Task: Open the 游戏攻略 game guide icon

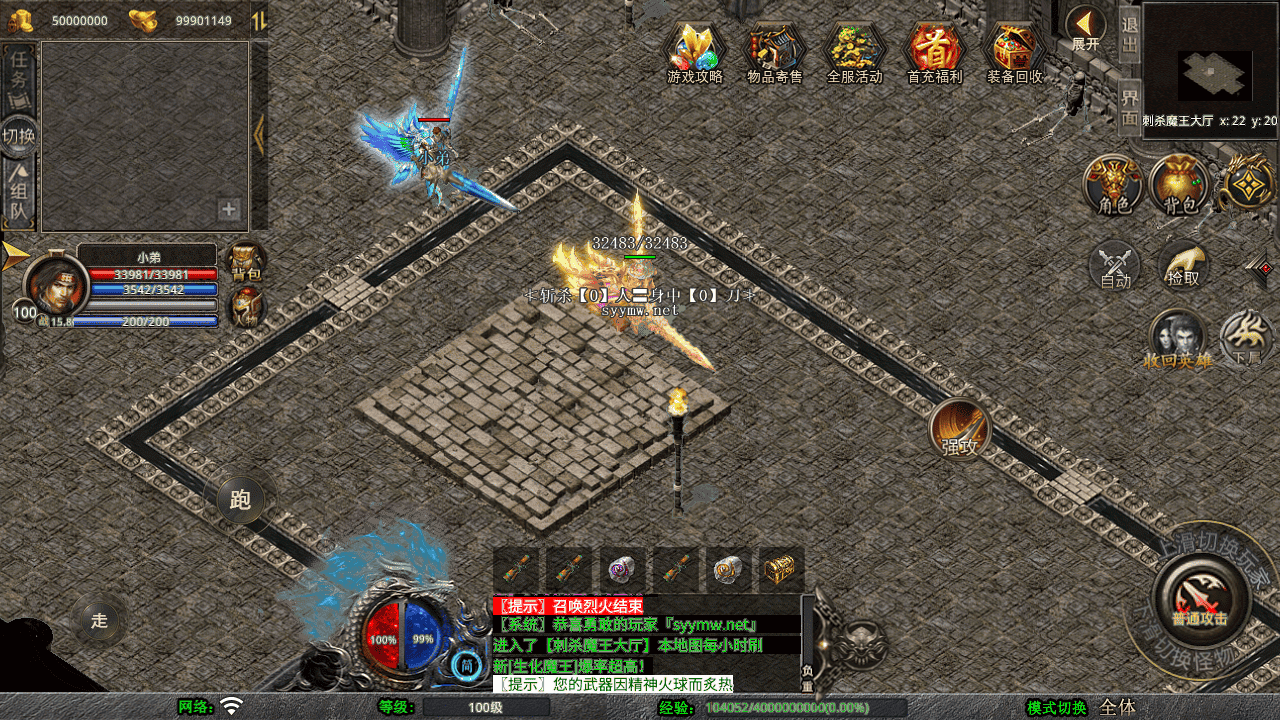Action: point(695,50)
